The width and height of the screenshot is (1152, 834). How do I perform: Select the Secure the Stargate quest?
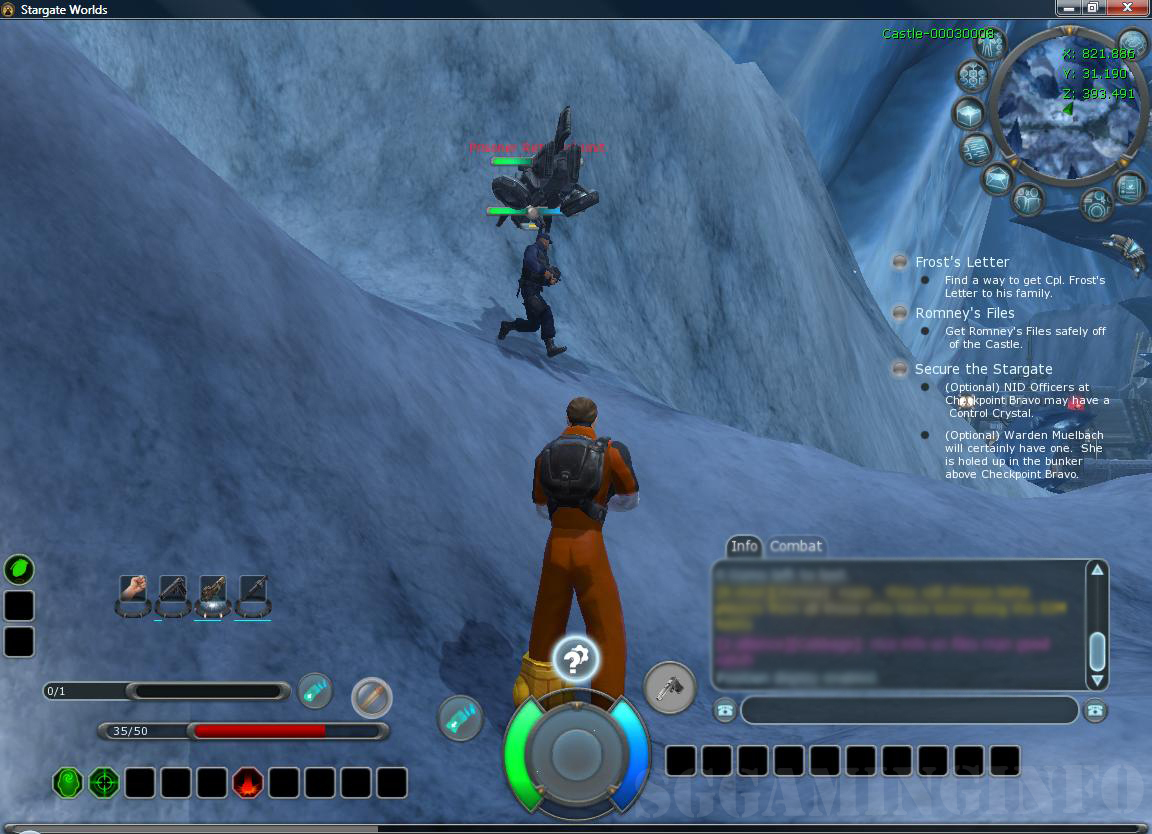[982, 369]
